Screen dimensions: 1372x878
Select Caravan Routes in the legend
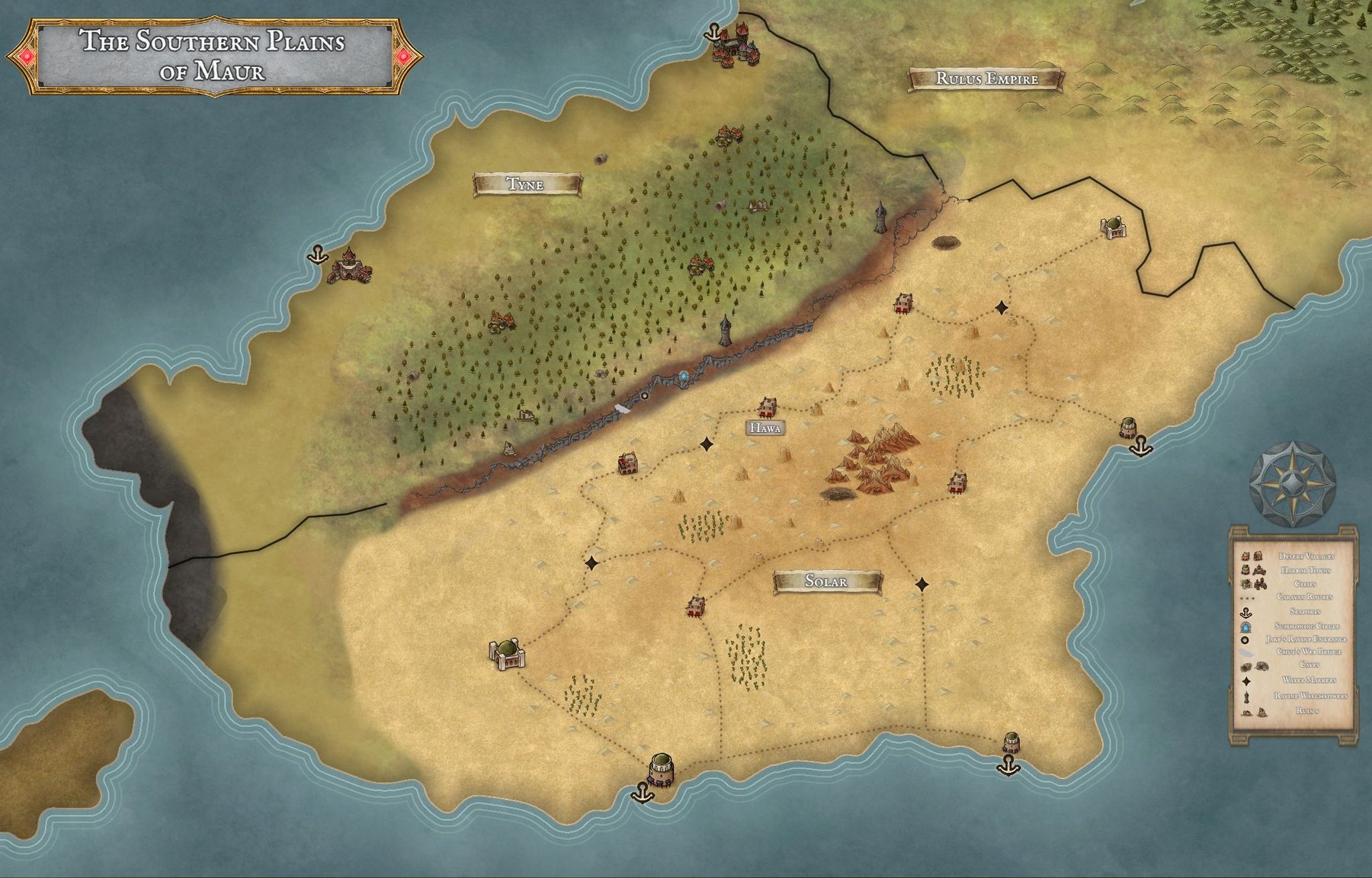click(1304, 597)
